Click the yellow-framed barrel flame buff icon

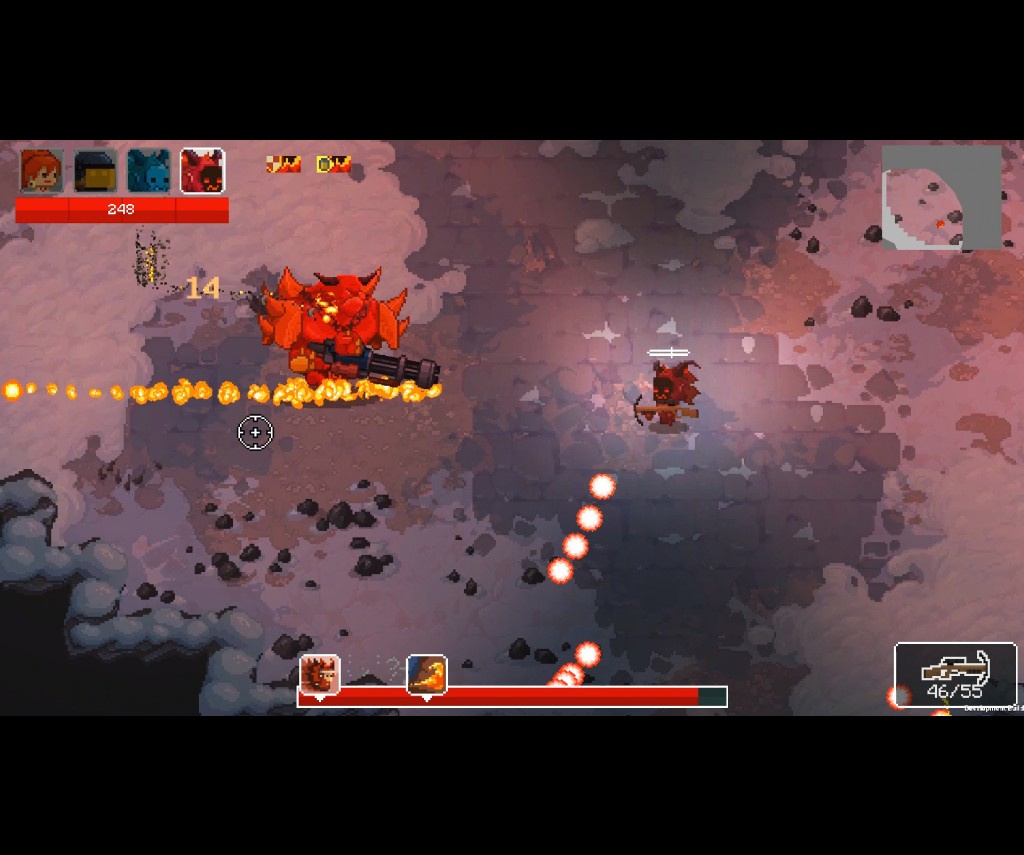click(x=333, y=164)
